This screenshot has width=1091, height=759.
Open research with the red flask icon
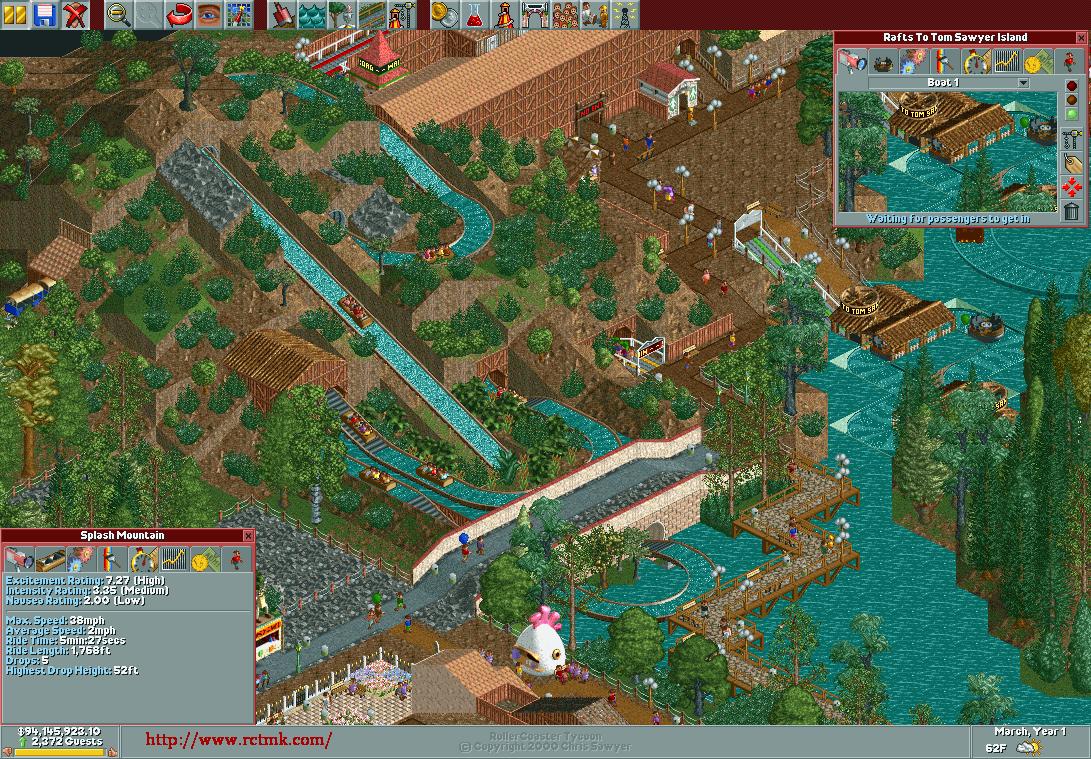(475, 14)
